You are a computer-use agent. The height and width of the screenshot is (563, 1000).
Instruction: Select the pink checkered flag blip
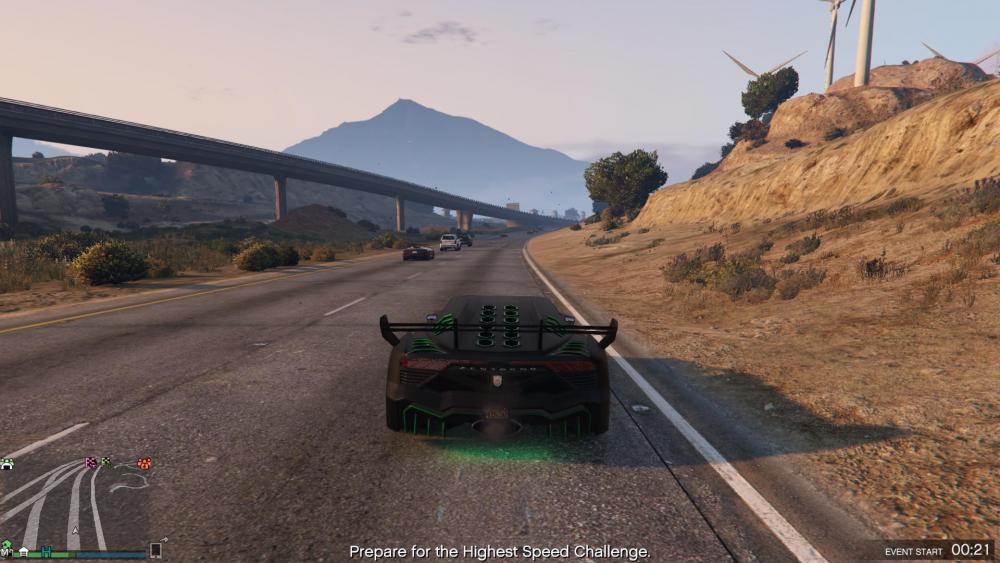pyautogui.click(x=91, y=462)
